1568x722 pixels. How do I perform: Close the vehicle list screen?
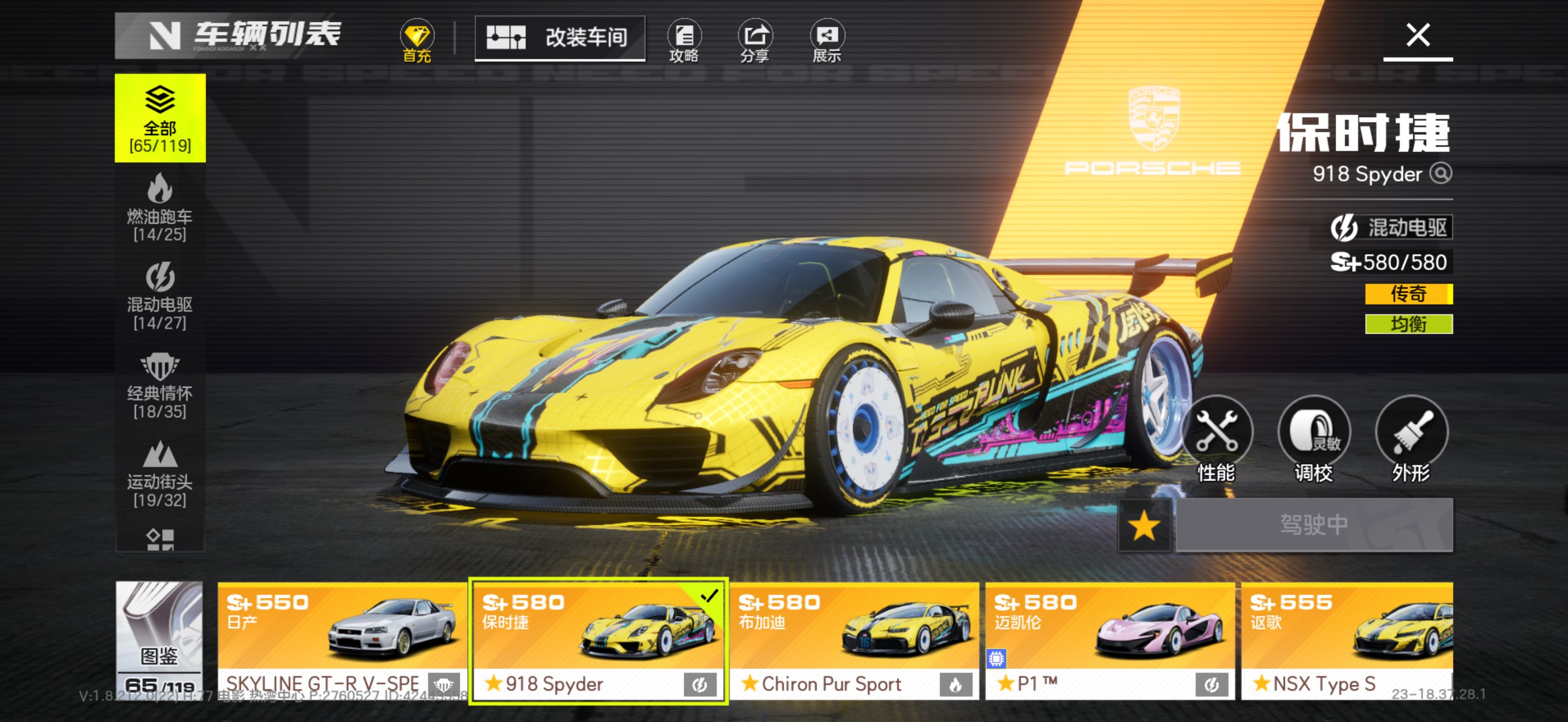point(1417,36)
